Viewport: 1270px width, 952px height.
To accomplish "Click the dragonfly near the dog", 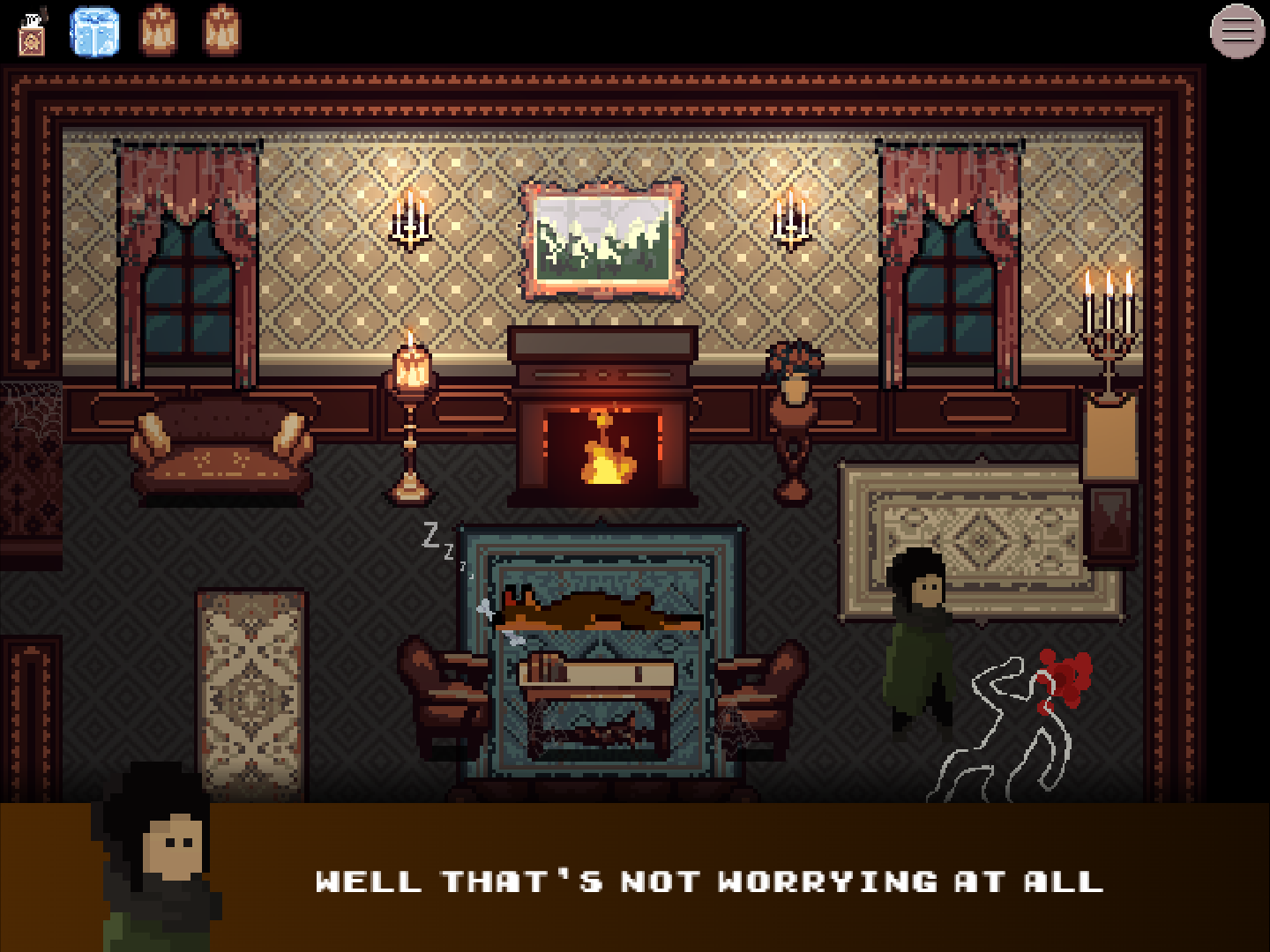I will (487, 610).
